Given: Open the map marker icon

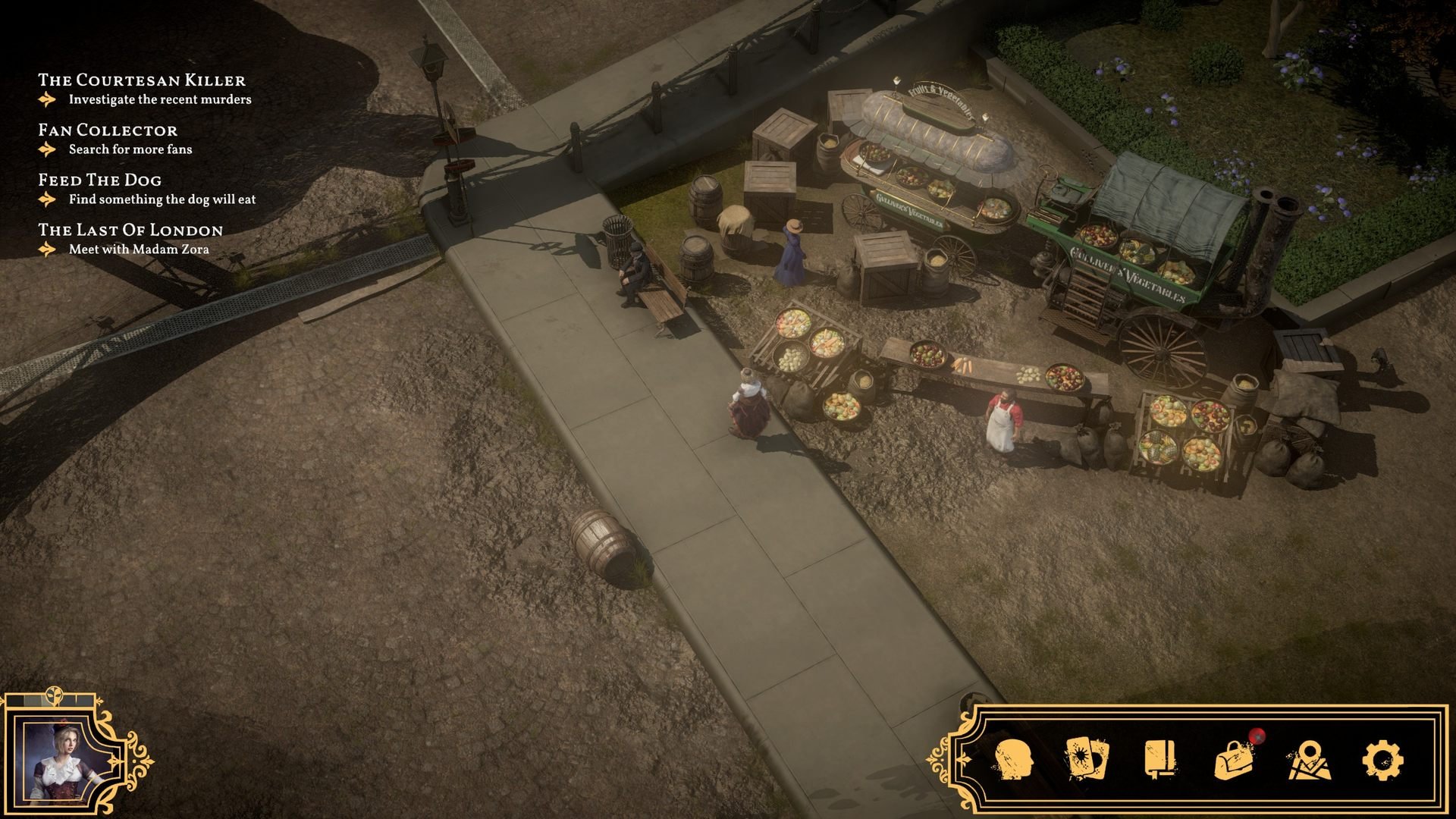Looking at the screenshot, I should [x=1309, y=761].
